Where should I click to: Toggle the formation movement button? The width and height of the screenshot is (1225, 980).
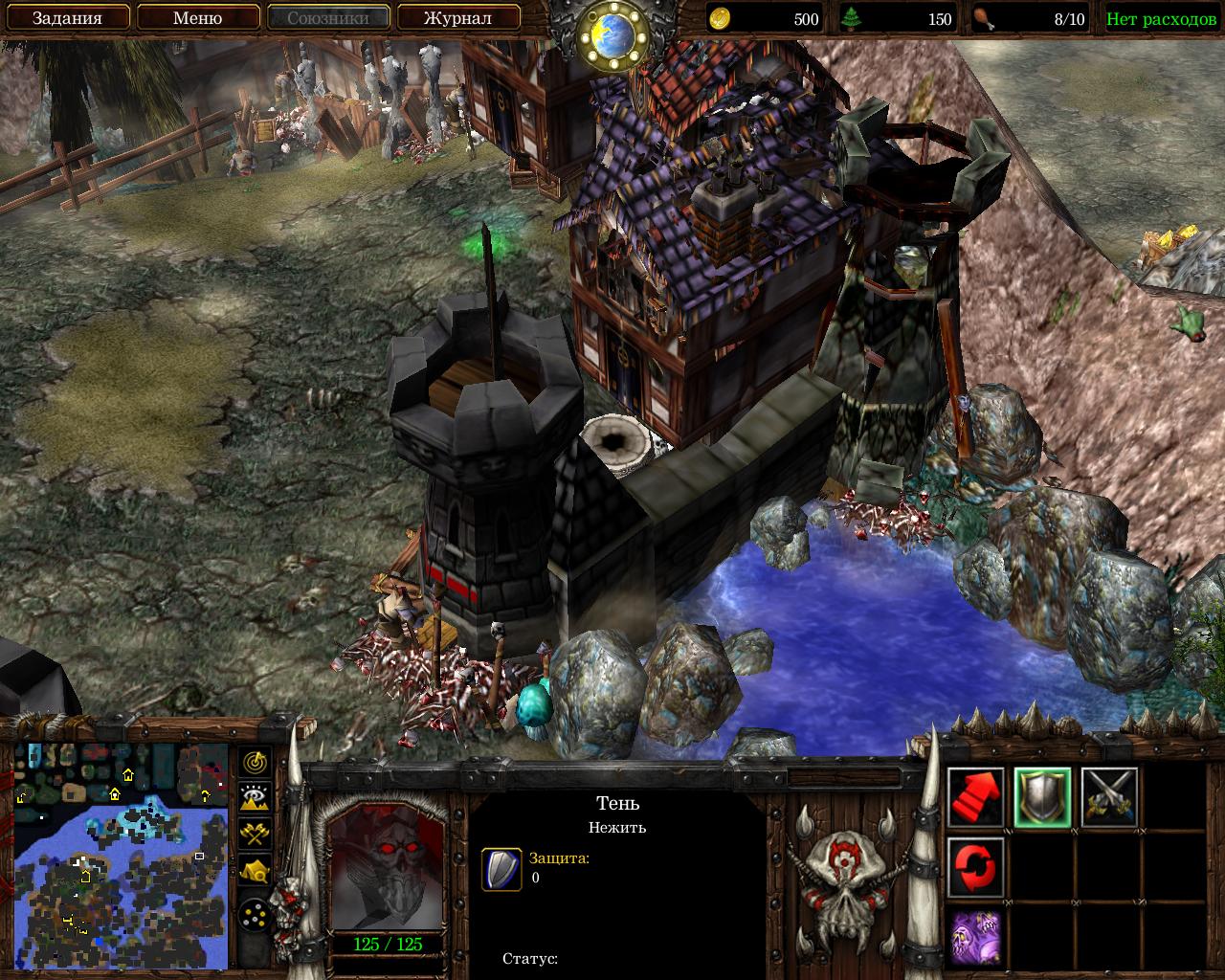[255, 917]
